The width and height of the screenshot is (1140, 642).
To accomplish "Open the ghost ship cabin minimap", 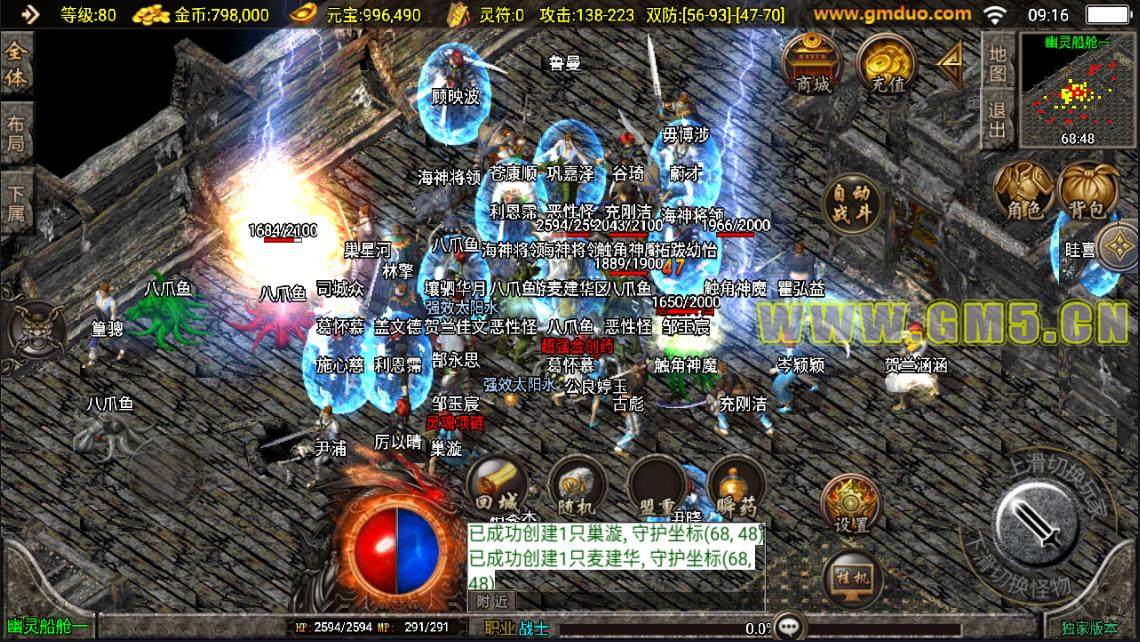I will pos(1075,88).
